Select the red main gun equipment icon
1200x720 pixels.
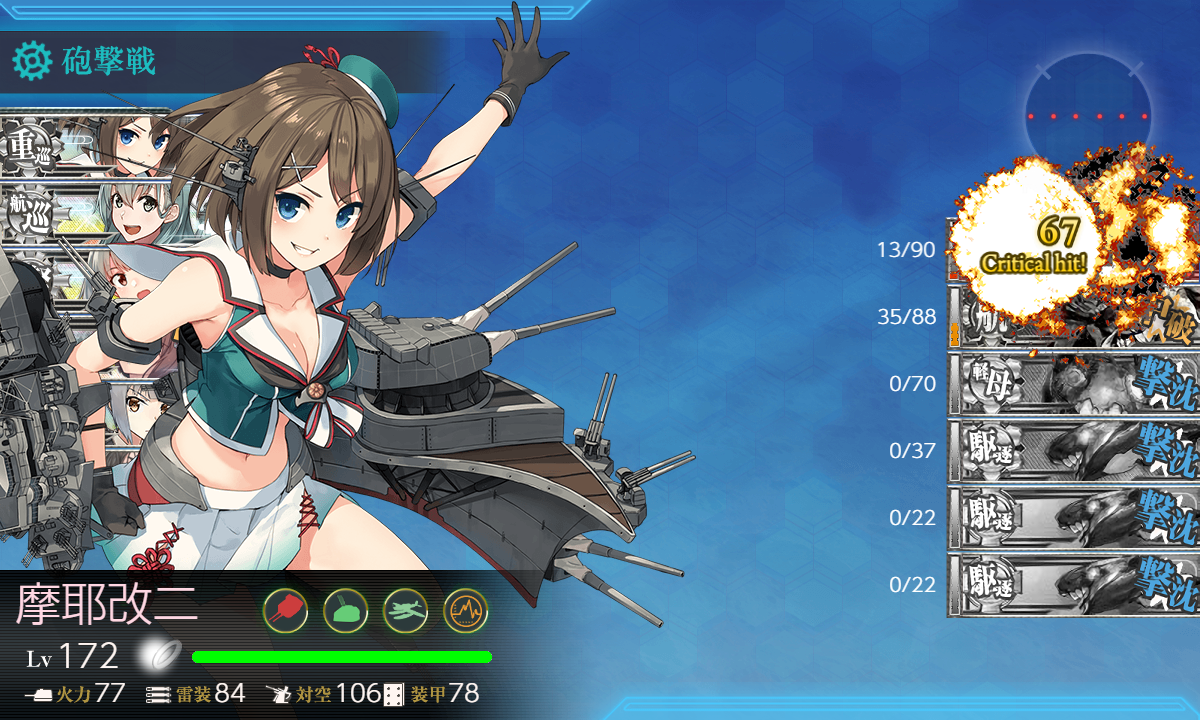pyautogui.click(x=285, y=609)
